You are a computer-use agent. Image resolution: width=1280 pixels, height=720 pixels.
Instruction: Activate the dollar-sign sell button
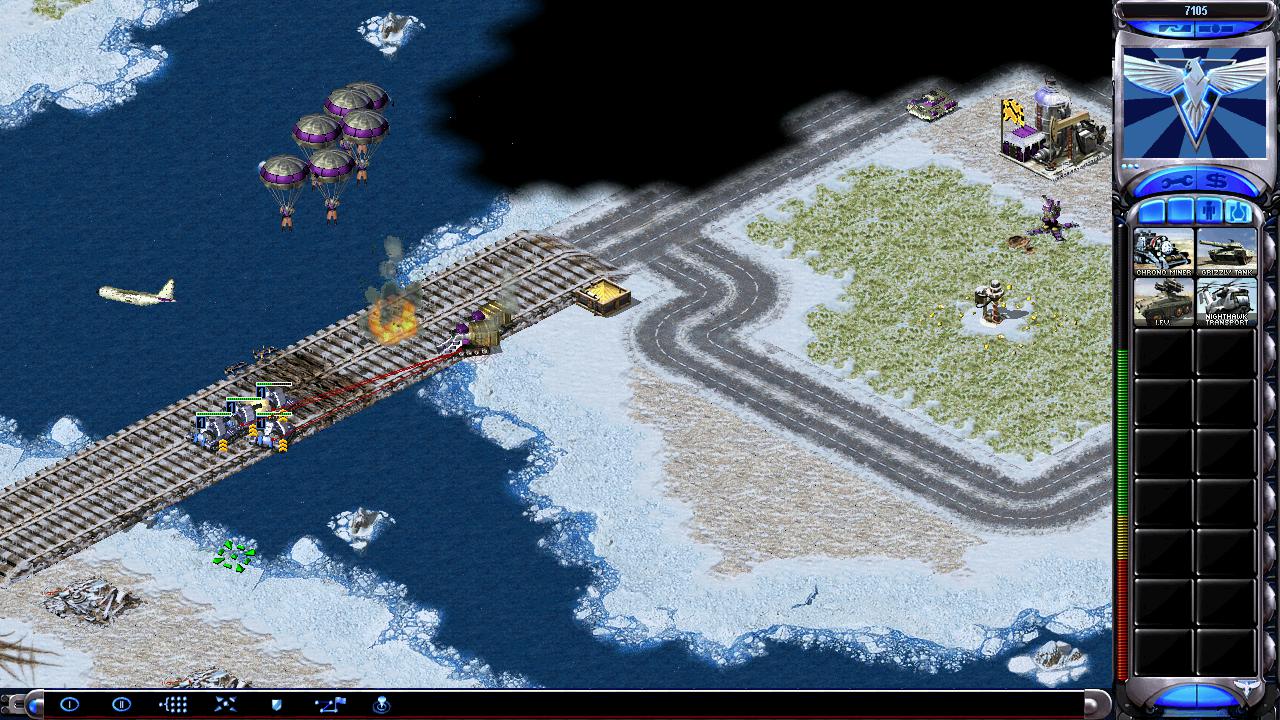(x=1216, y=182)
